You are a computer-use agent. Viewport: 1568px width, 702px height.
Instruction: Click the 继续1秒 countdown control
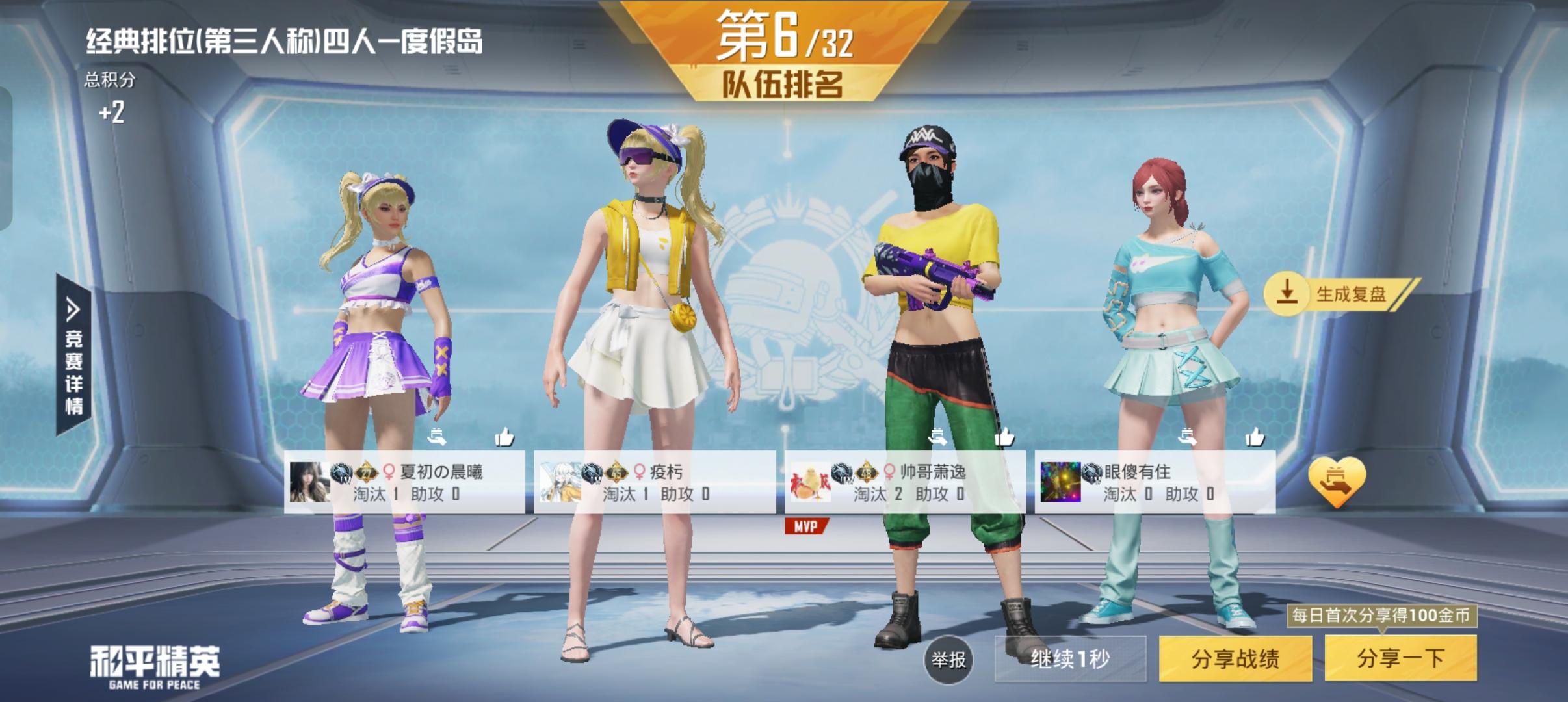(x=1071, y=658)
